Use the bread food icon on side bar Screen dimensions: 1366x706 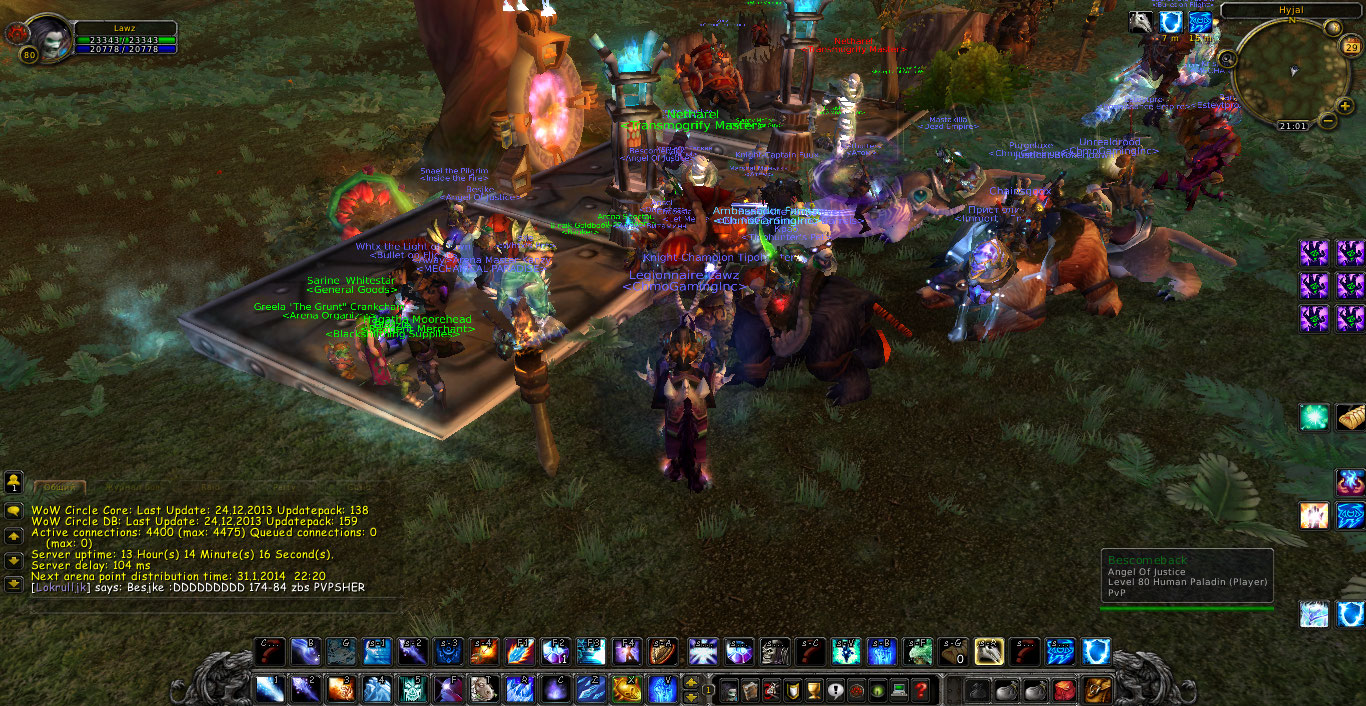pyautogui.click(x=1351, y=417)
